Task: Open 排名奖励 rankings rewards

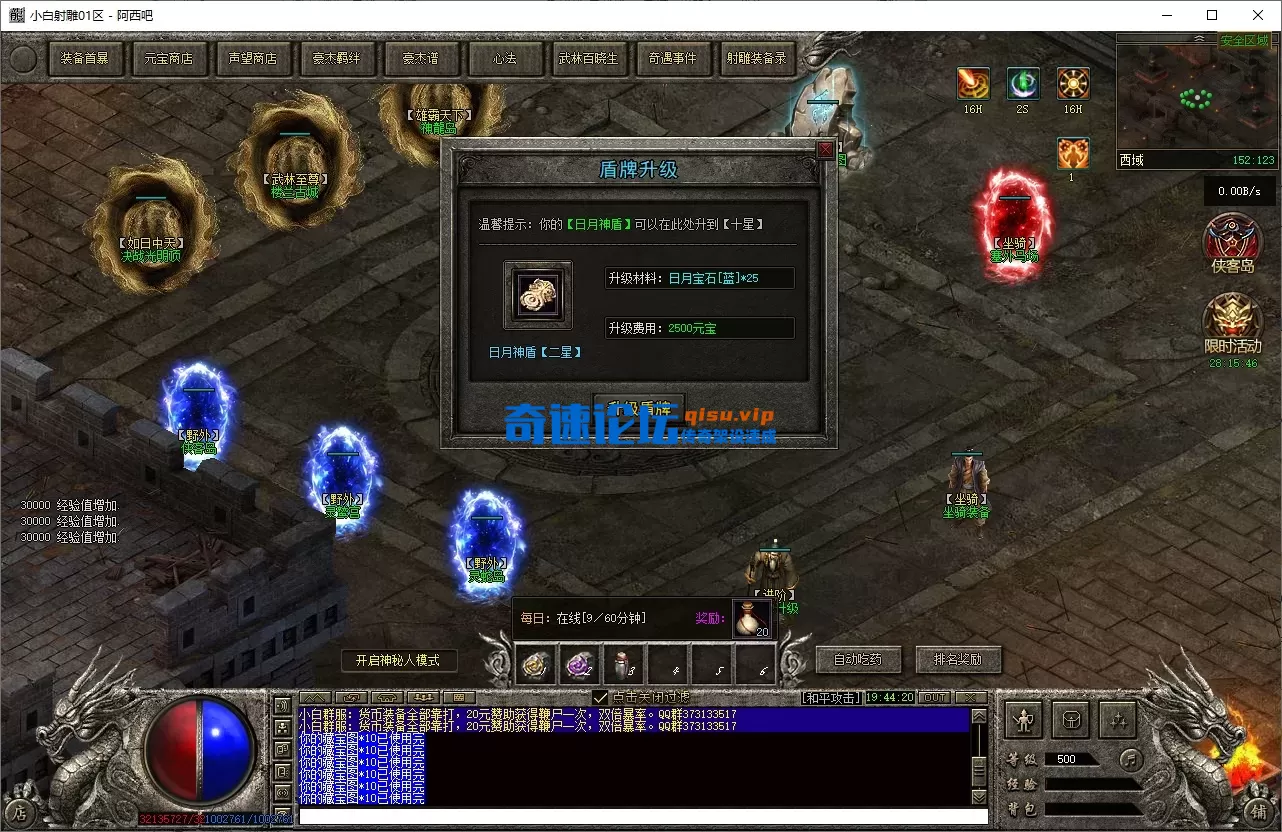Action: (958, 659)
